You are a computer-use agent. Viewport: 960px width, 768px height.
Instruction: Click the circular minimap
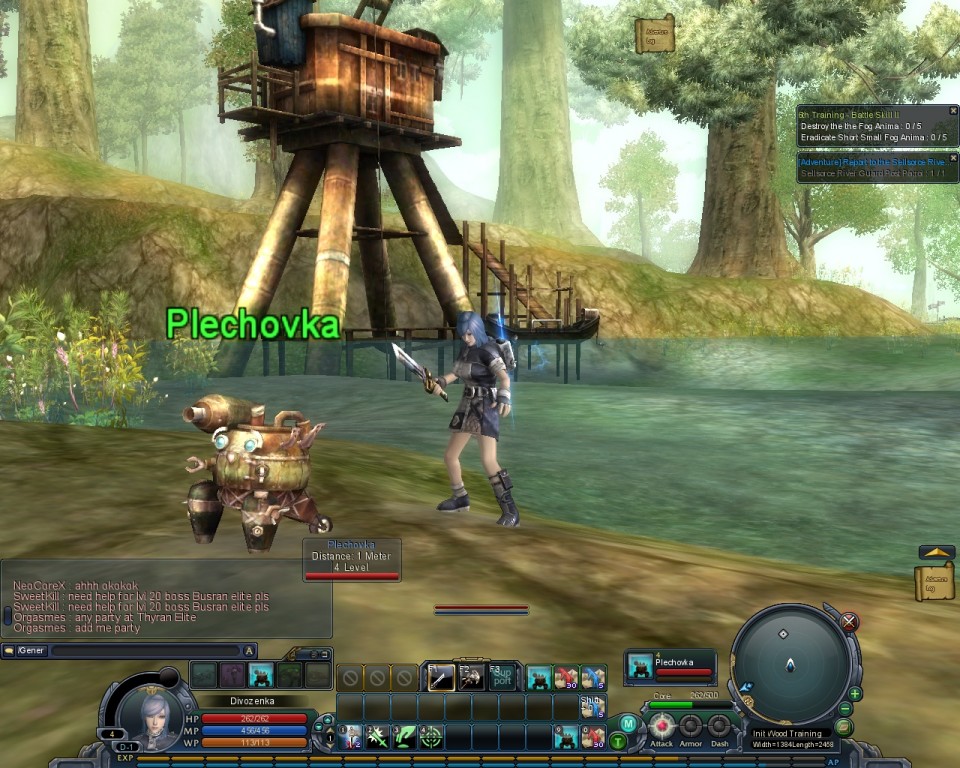tap(790, 660)
